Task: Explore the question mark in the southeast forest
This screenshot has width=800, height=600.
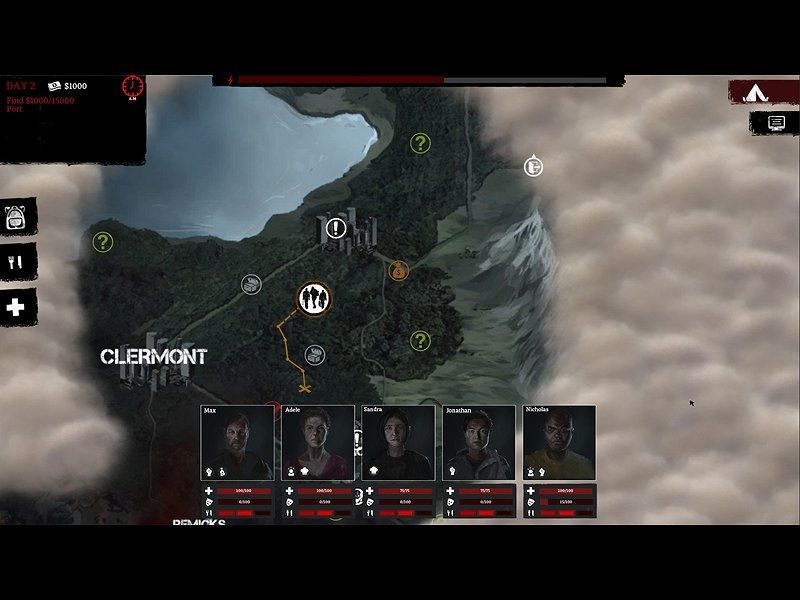Action: coord(421,341)
